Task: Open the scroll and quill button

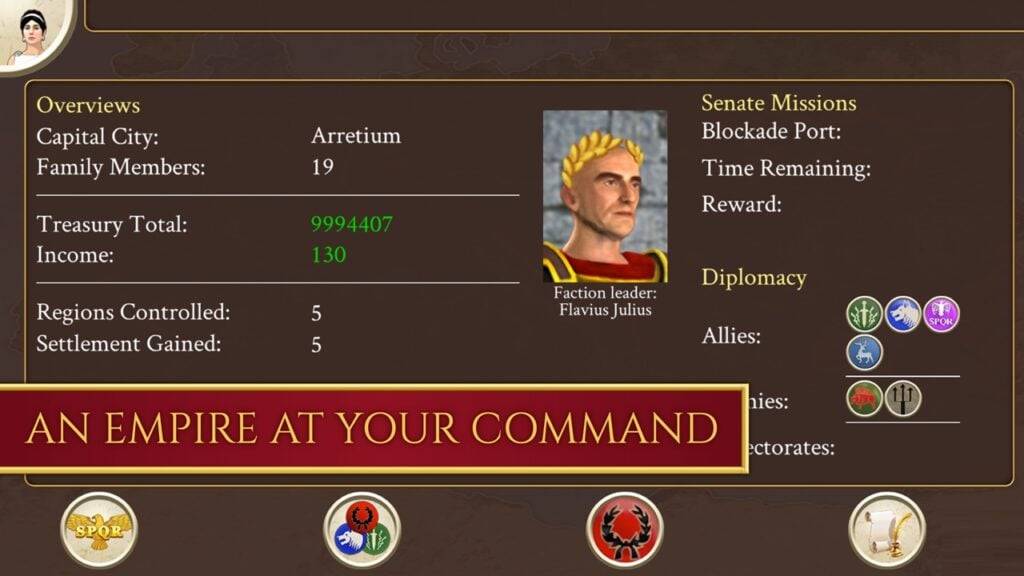Action: pos(887,530)
